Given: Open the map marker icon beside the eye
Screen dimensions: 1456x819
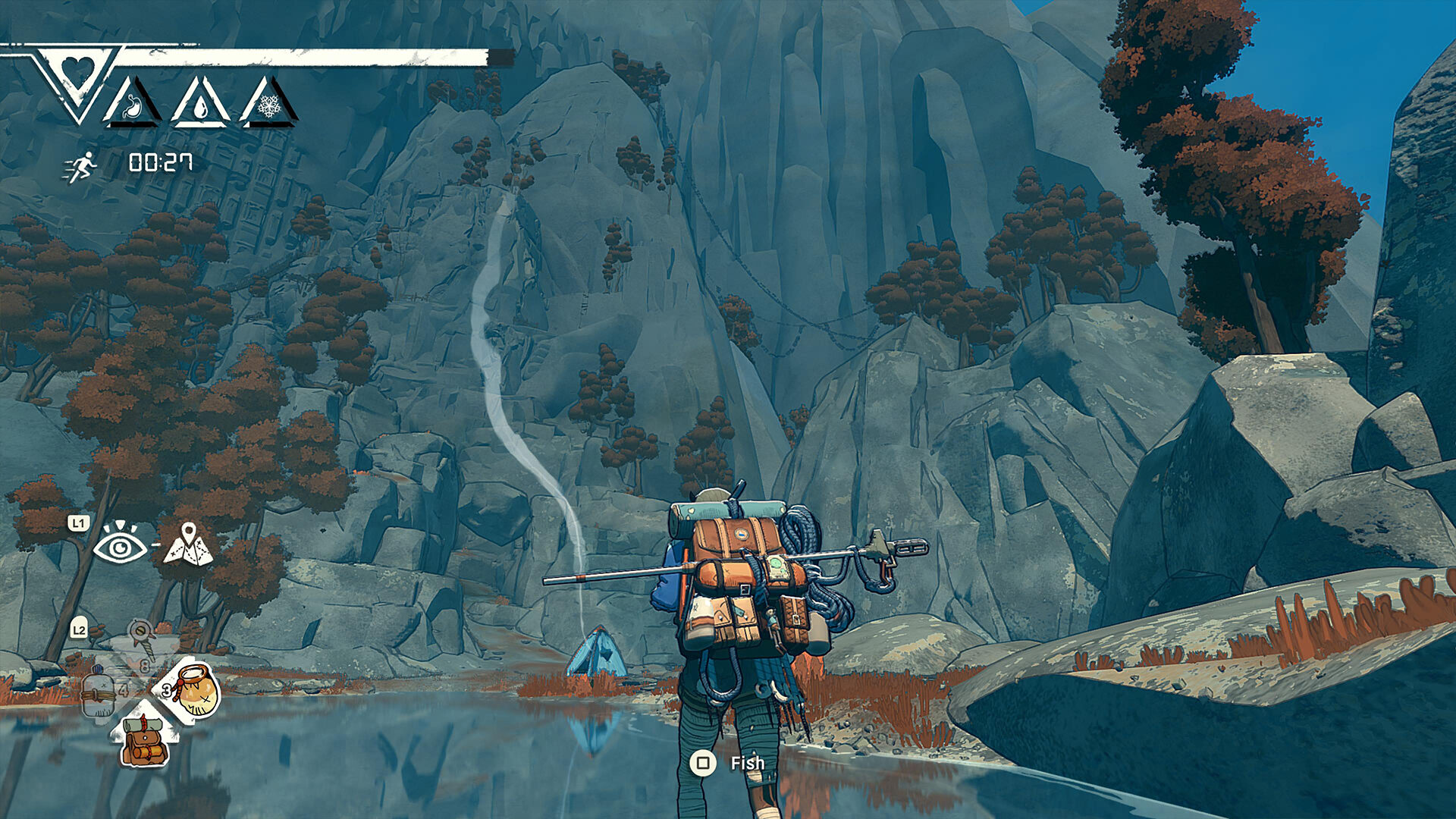Looking at the screenshot, I should pos(189,544).
